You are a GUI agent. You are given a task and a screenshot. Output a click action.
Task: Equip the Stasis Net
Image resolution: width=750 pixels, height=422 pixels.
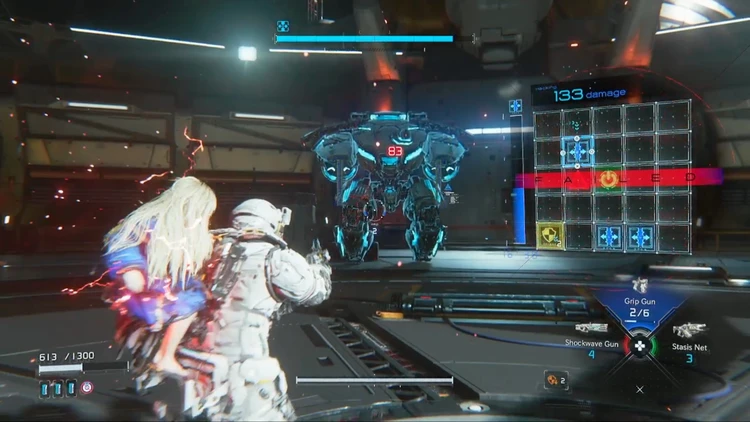(x=689, y=335)
